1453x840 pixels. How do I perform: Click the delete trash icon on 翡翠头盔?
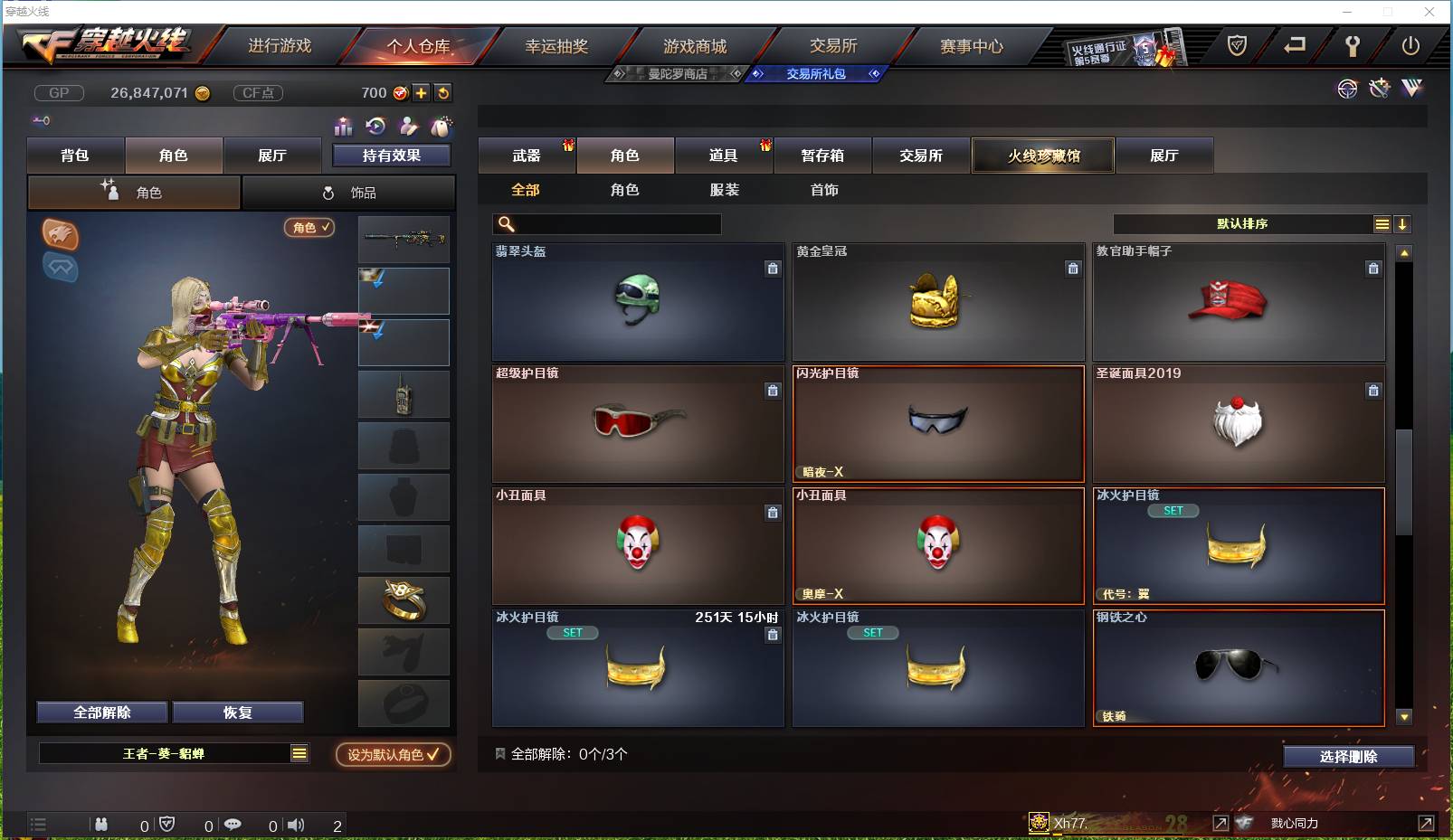[774, 269]
